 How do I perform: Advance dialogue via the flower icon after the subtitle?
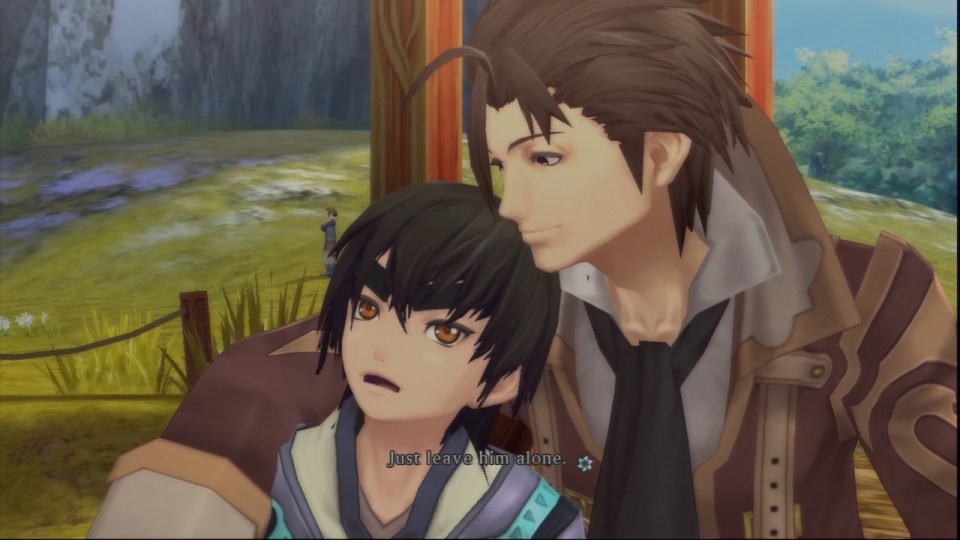pos(585,463)
